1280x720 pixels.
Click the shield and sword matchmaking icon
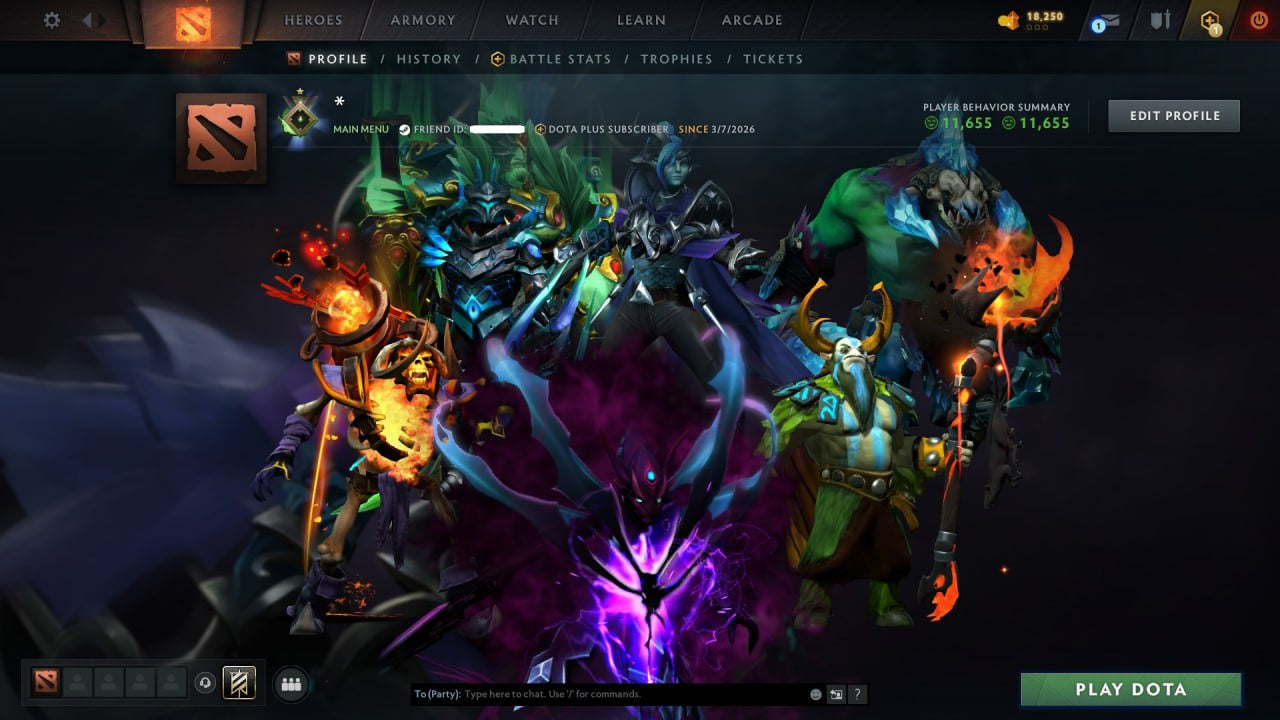click(x=1160, y=19)
